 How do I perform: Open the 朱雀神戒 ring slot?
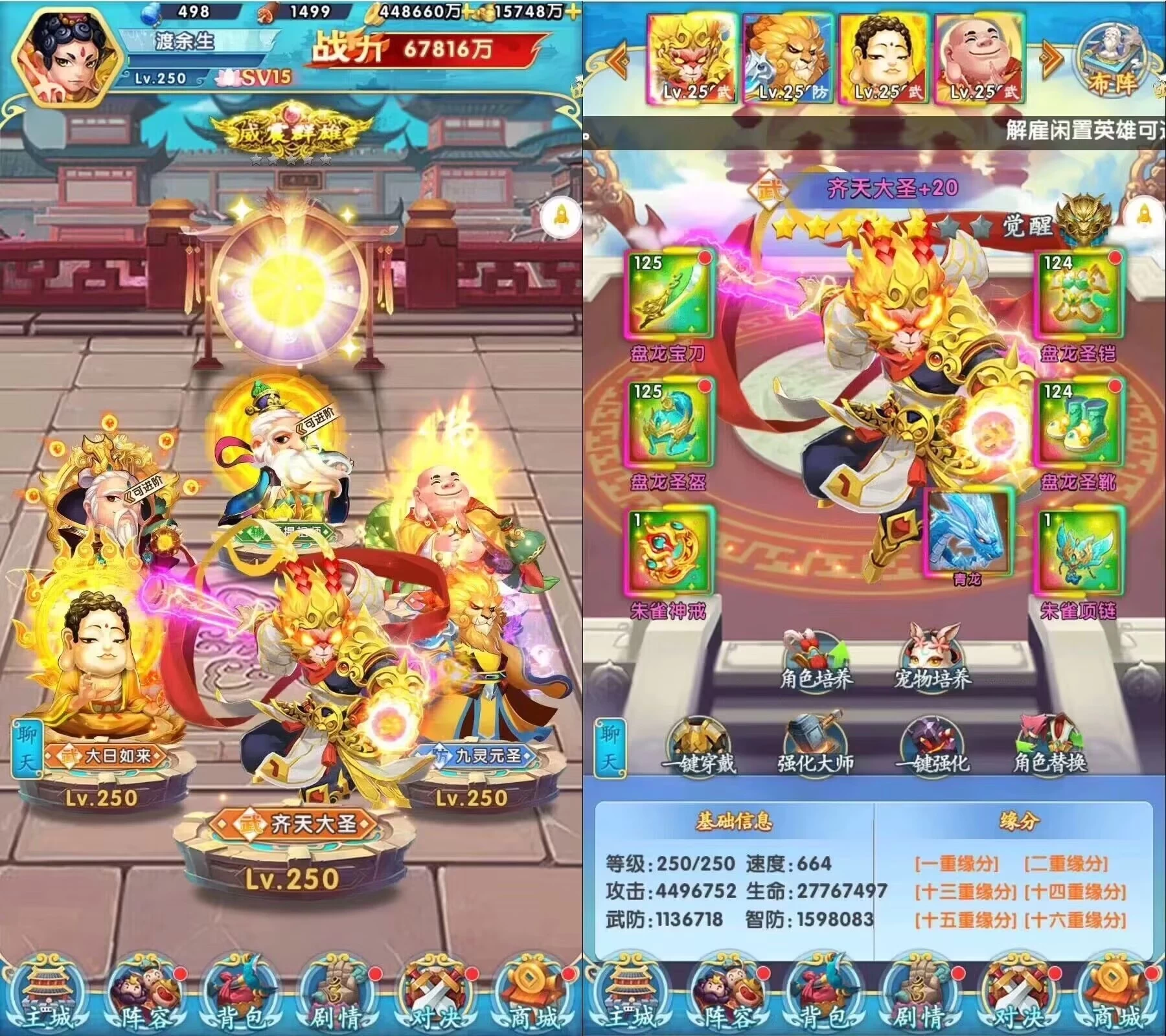pyautogui.click(x=670, y=552)
